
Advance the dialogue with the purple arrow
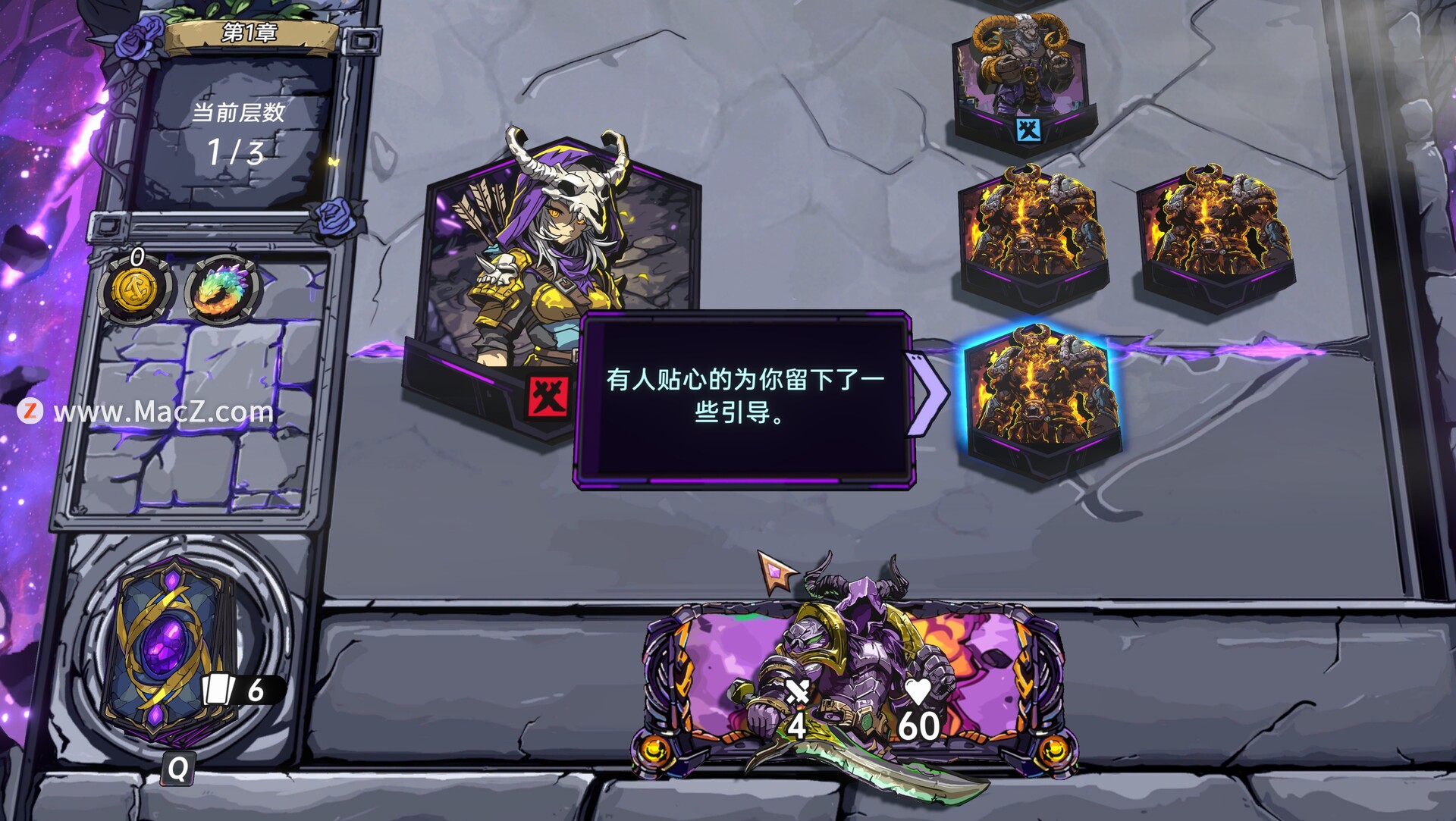[927, 393]
